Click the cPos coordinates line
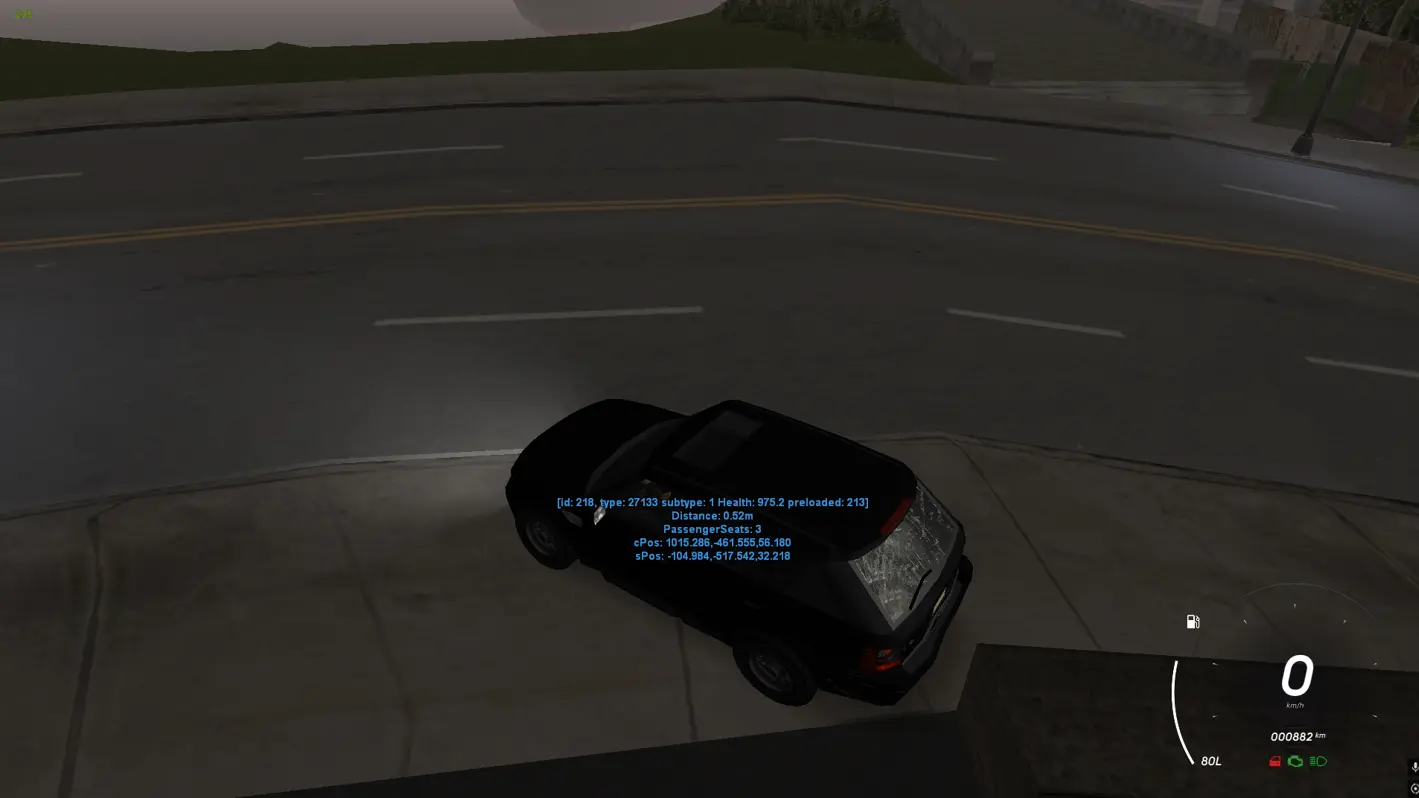 tap(711, 542)
